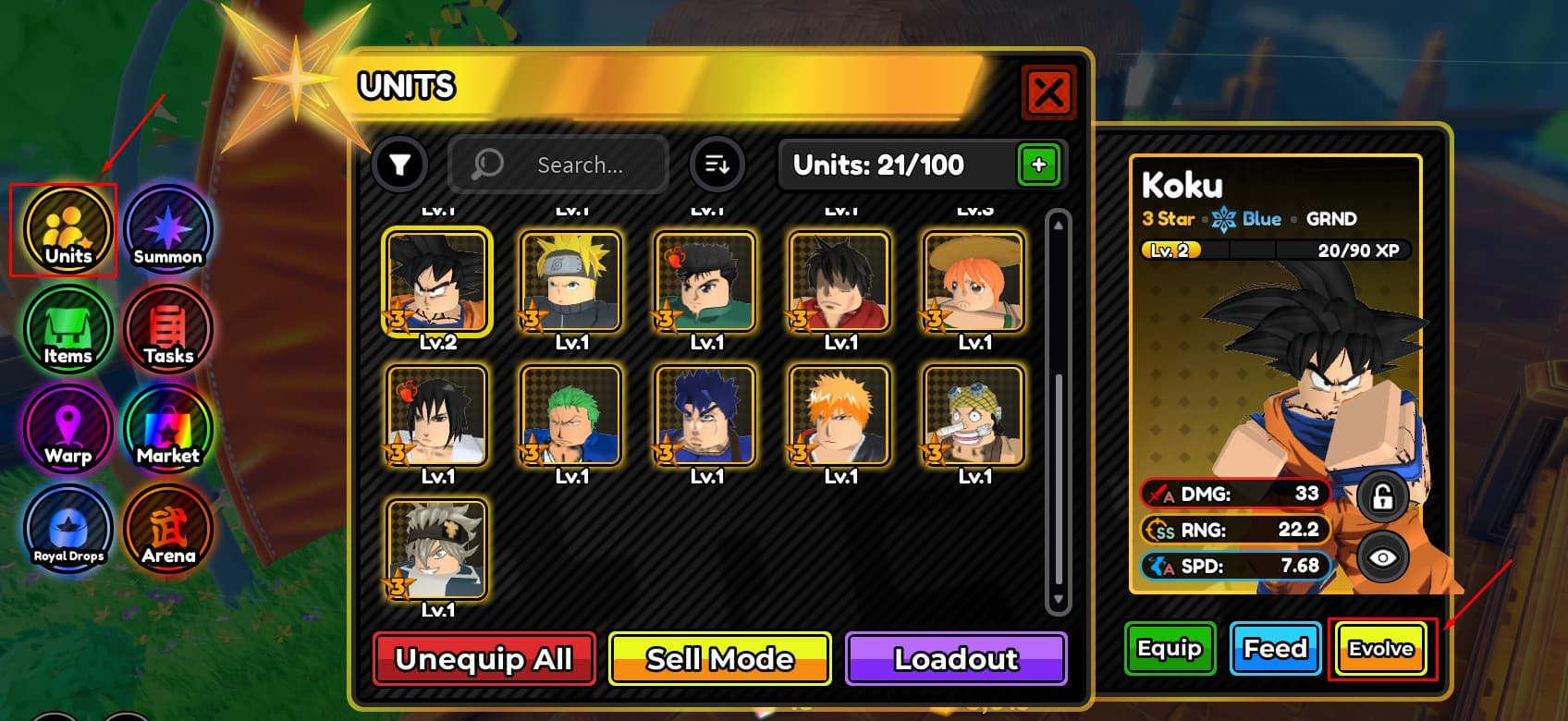Activate Sell Mode
The height and width of the screenshot is (721, 1568).
point(720,659)
